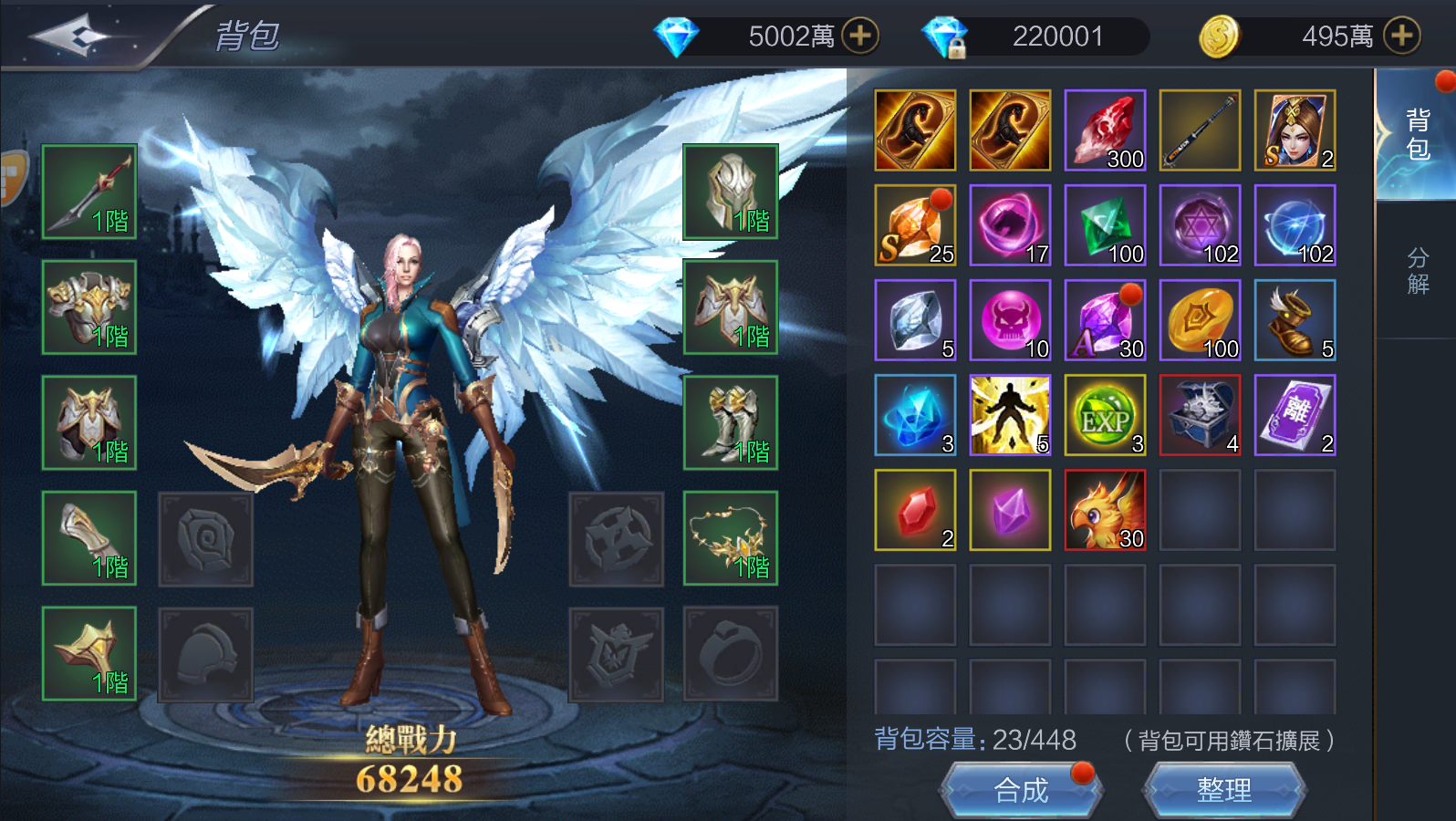Select the purple book marked 離
Image resolution: width=1456 pixels, height=821 pixels.
(1295, 415)
